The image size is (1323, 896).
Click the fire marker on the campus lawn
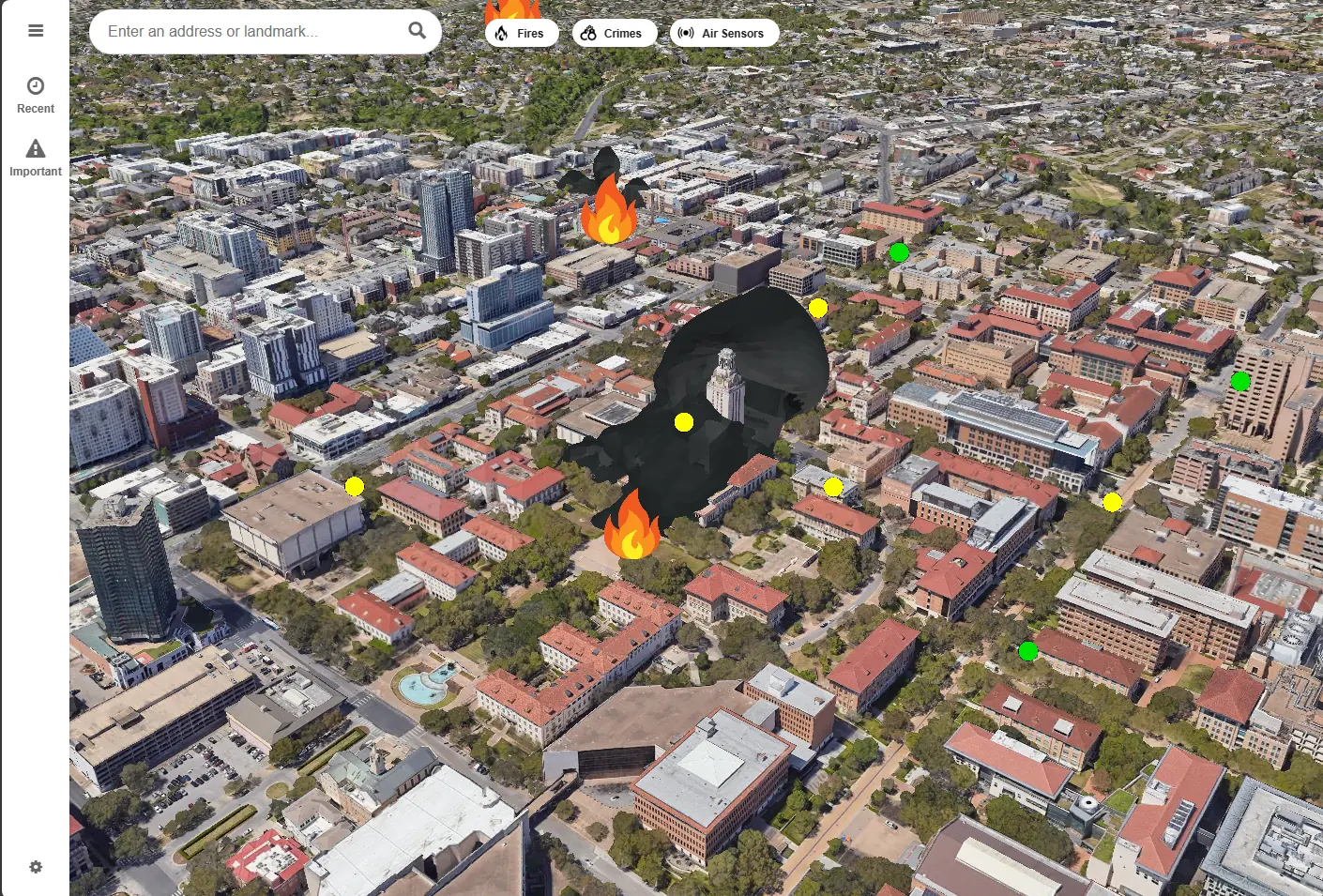(631, 532)
